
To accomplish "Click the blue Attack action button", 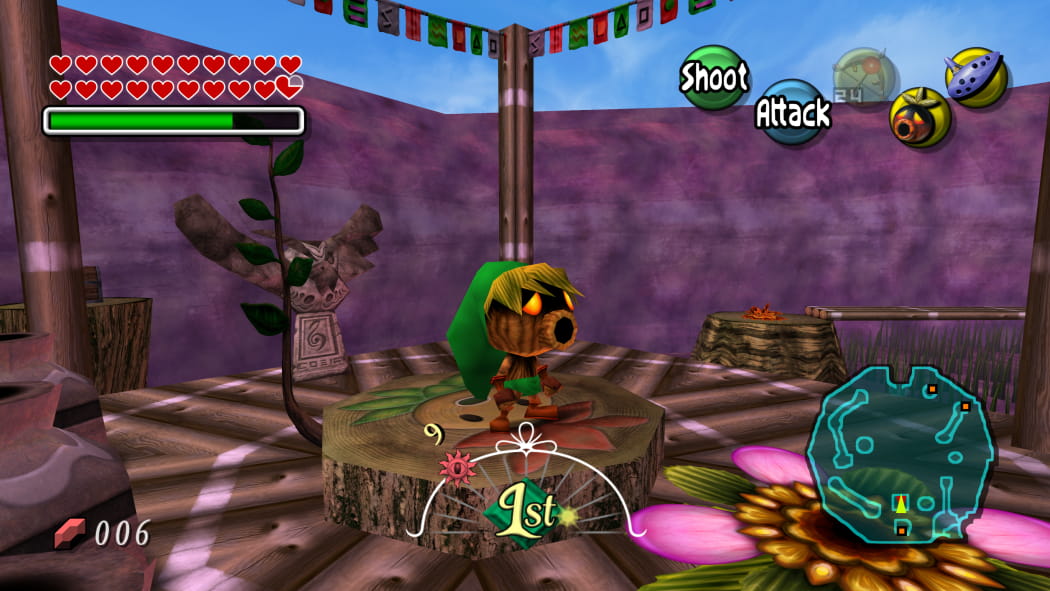I will 792,112.
